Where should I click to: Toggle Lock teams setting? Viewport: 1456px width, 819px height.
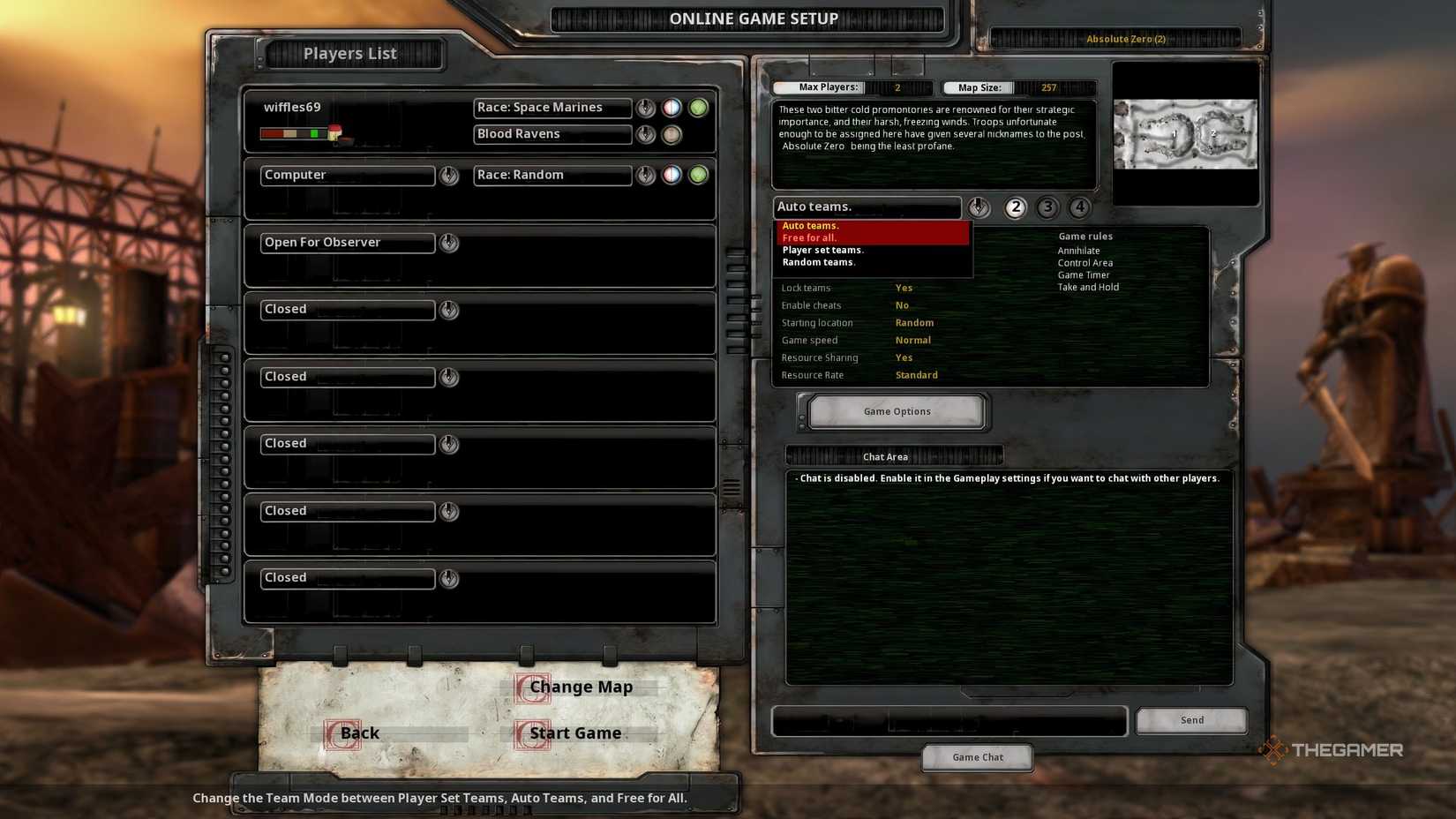click(x=904, y=288)
